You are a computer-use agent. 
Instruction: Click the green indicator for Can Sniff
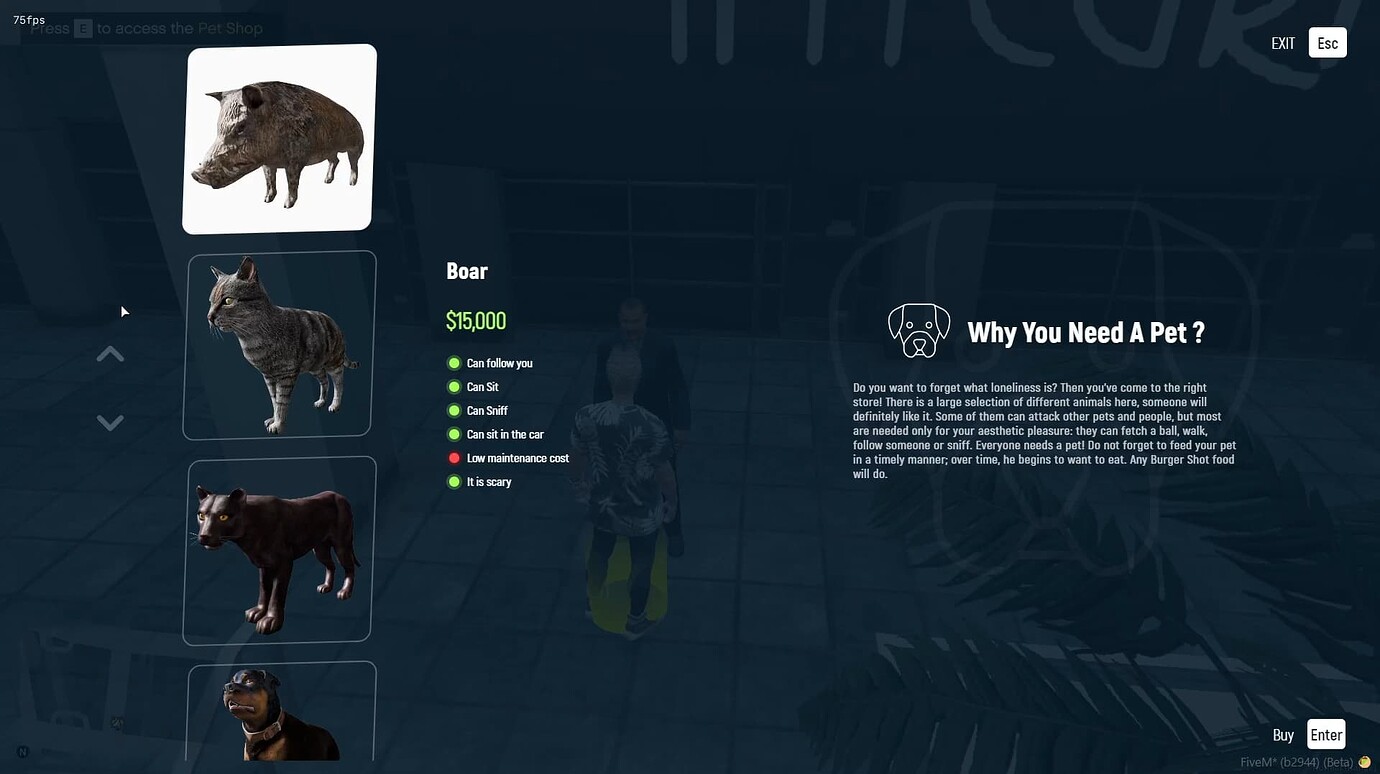[x=455, y=410]
